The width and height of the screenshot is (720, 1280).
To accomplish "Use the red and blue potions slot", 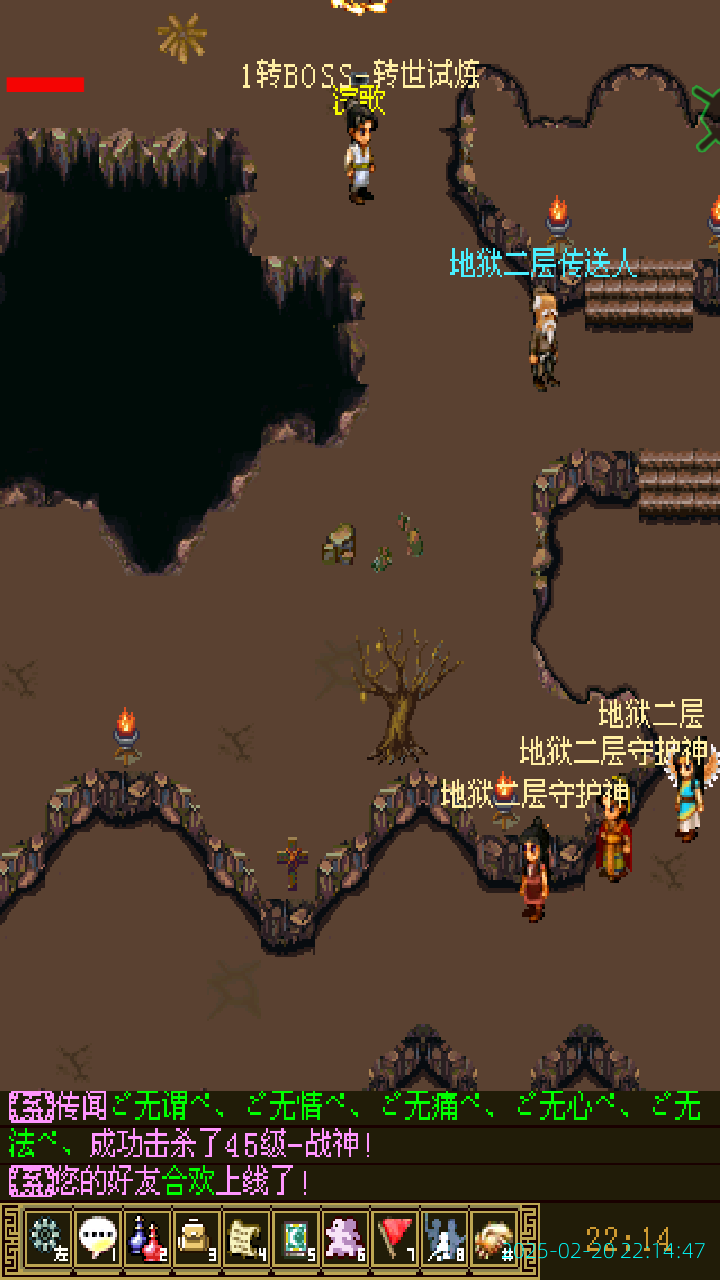I will 148,1239.
